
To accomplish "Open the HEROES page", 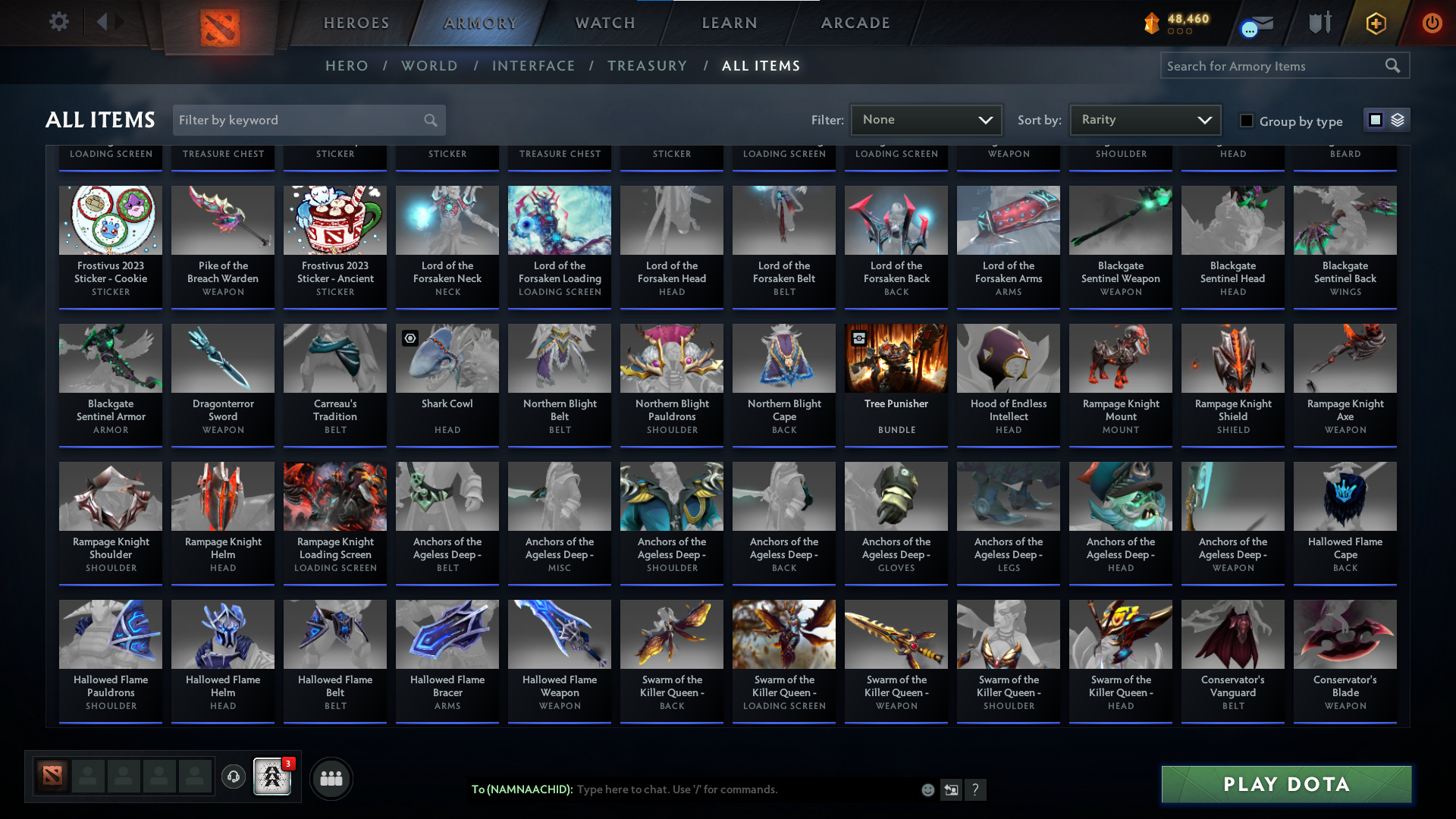I will 356,23.
